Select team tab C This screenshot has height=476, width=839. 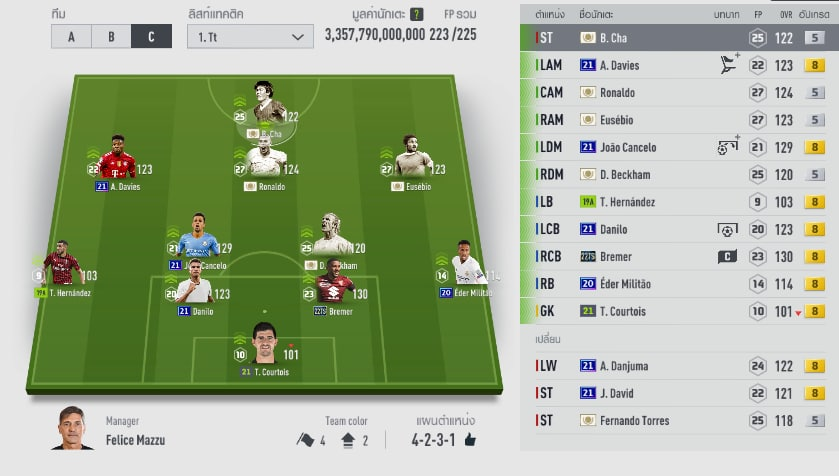point(151,37)
